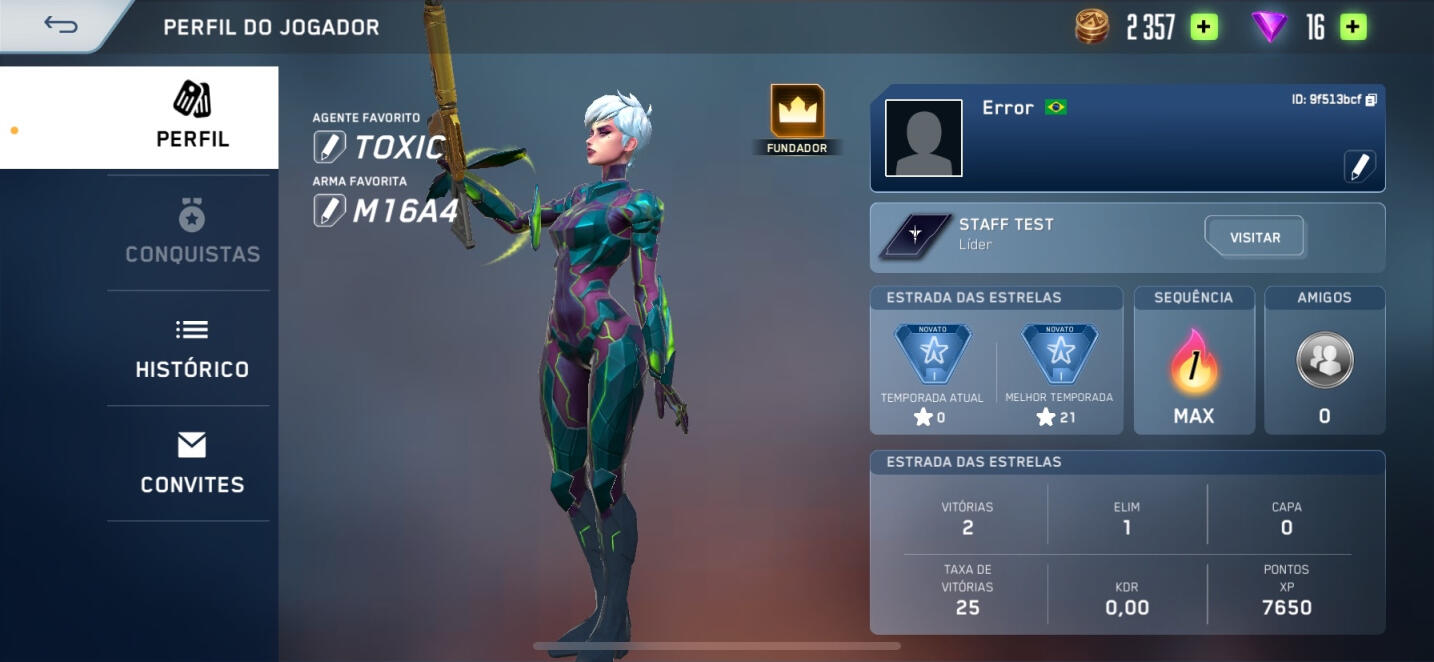Screen dimensions: 1434x662
Task: Open the friends list icon
Action: [1324, 360]
